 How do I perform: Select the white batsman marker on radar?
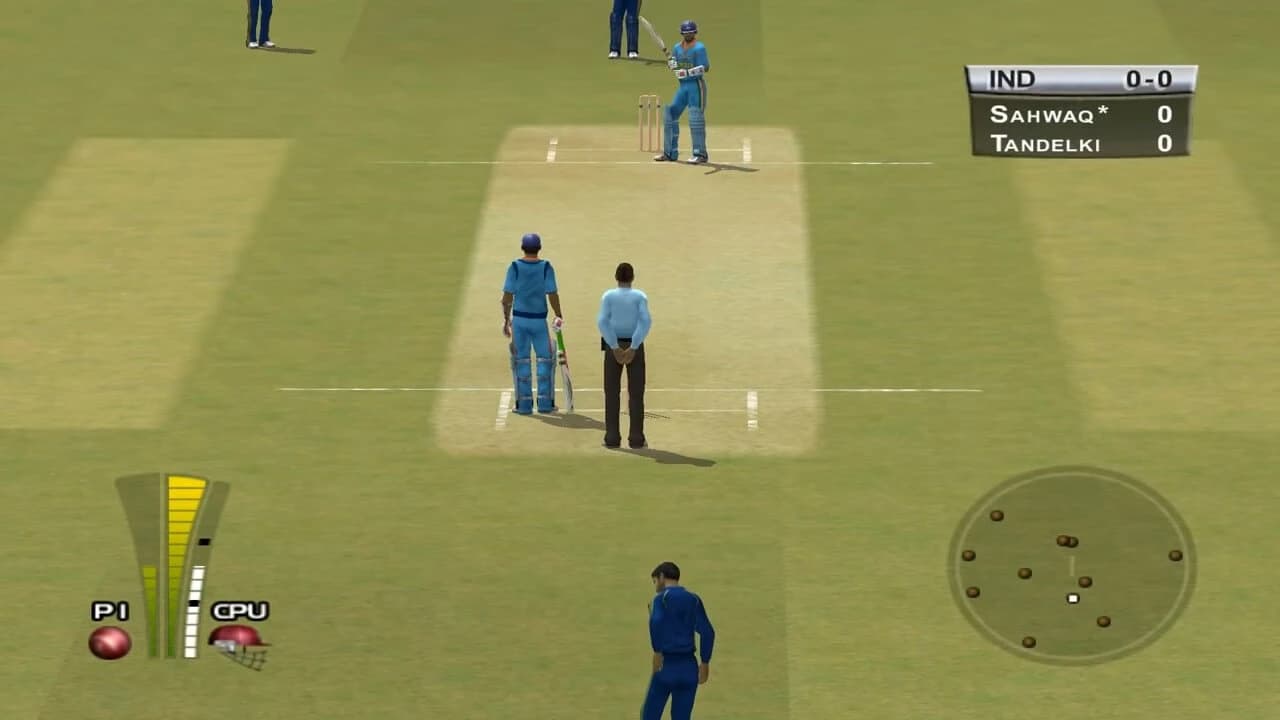coord(1073,598)
